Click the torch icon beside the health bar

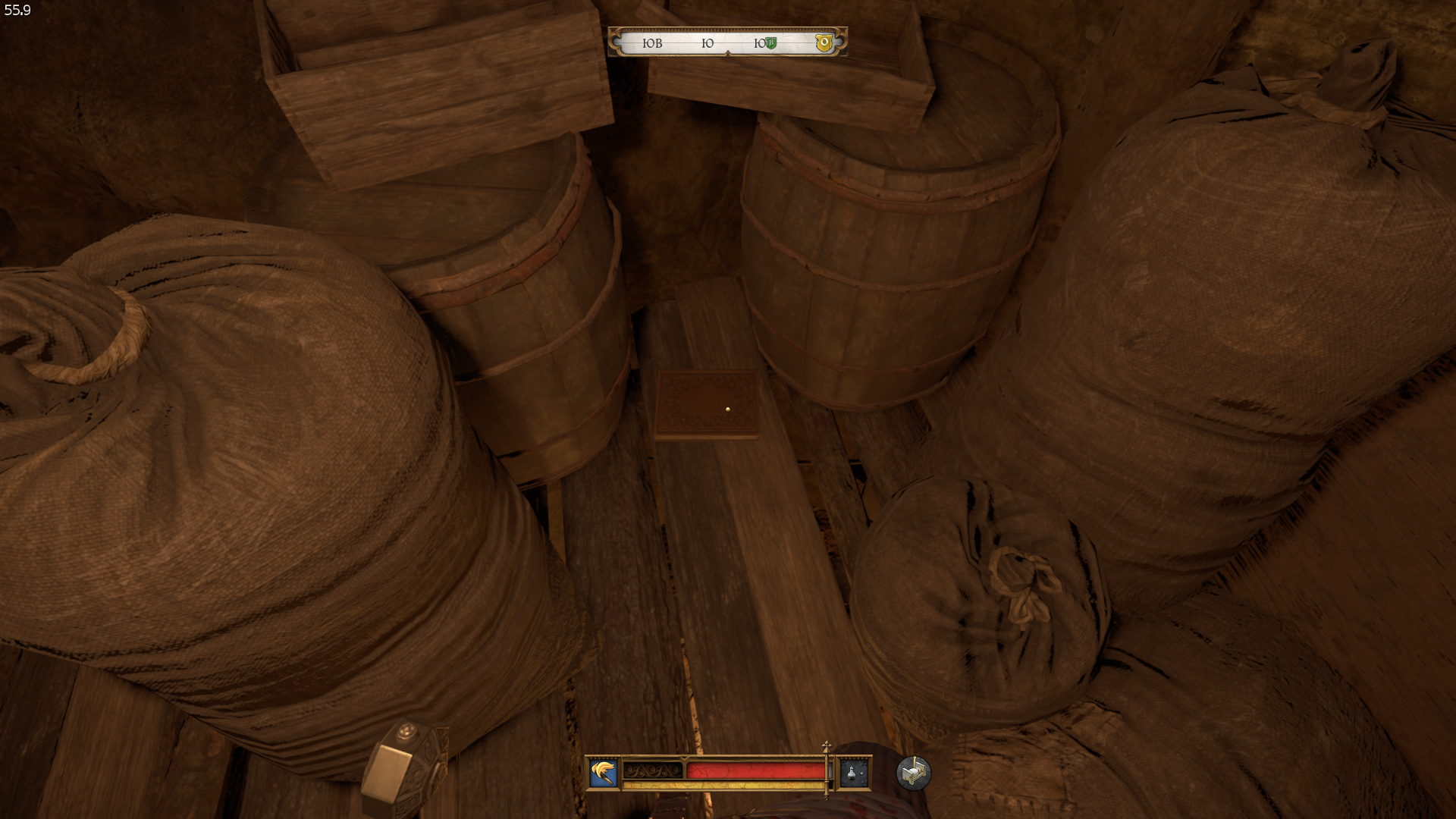point(604,773)
